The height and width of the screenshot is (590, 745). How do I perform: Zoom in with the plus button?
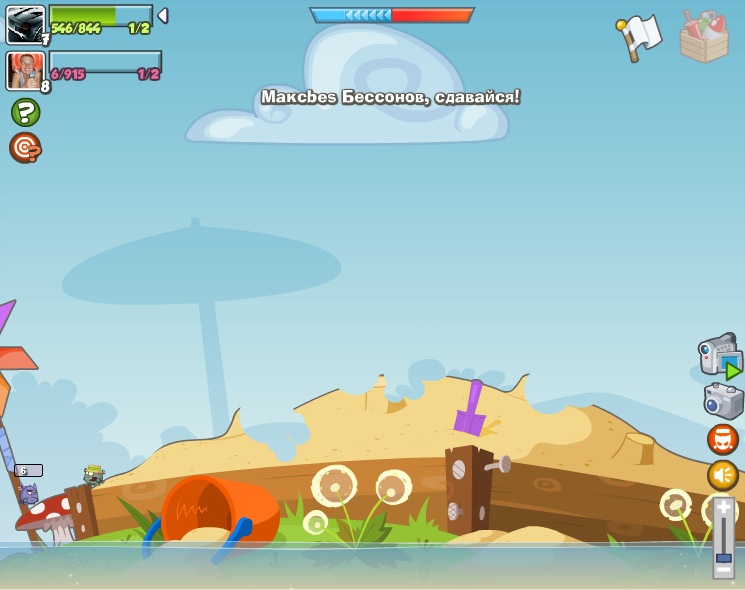coord(723,508)
